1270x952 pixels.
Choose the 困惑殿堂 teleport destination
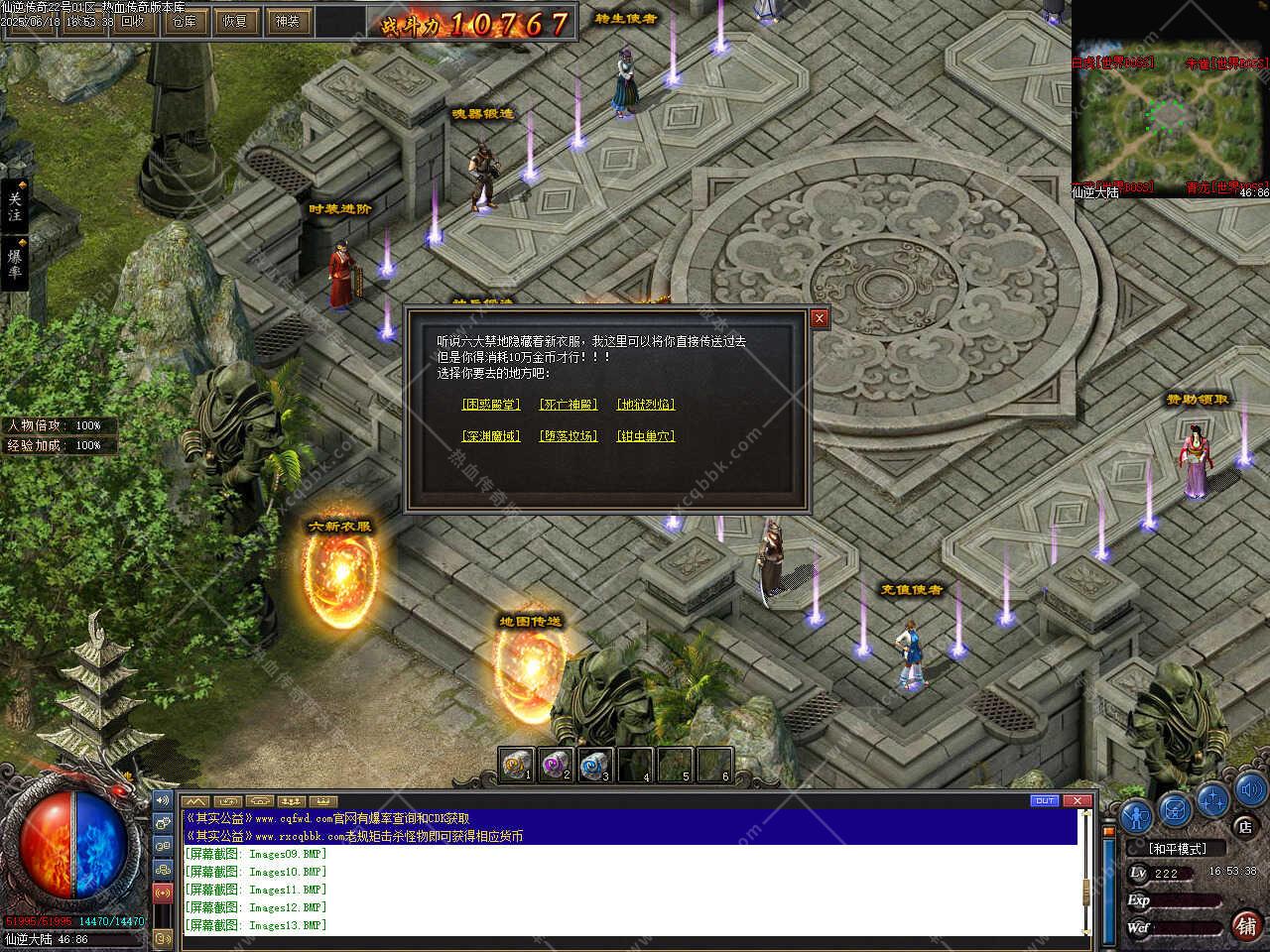pos(491,405)
